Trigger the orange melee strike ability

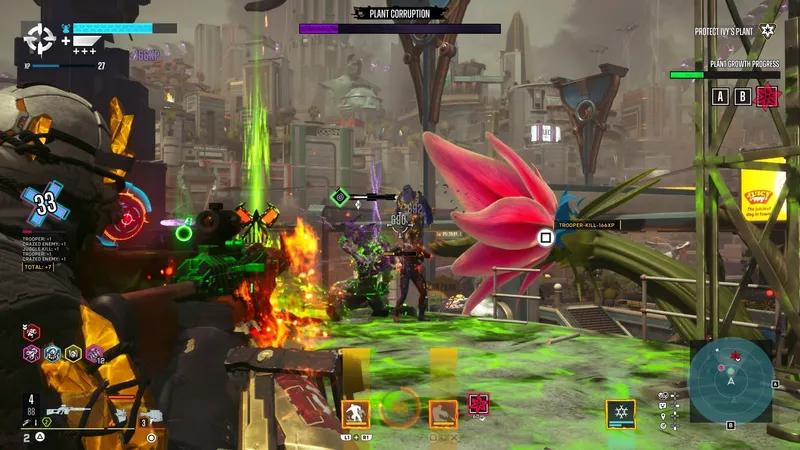[444, 413]
